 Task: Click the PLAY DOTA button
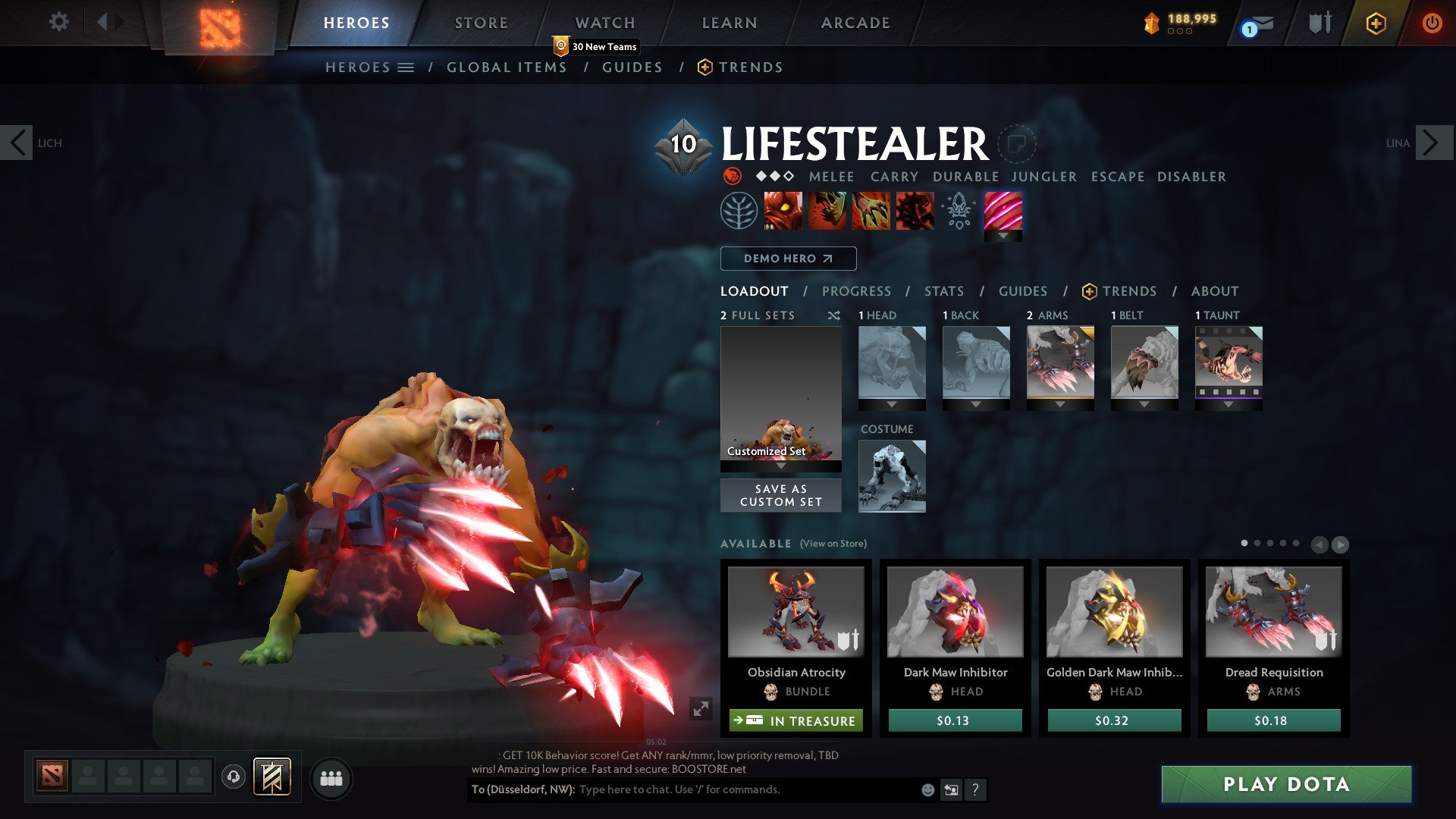(1287, 785)
